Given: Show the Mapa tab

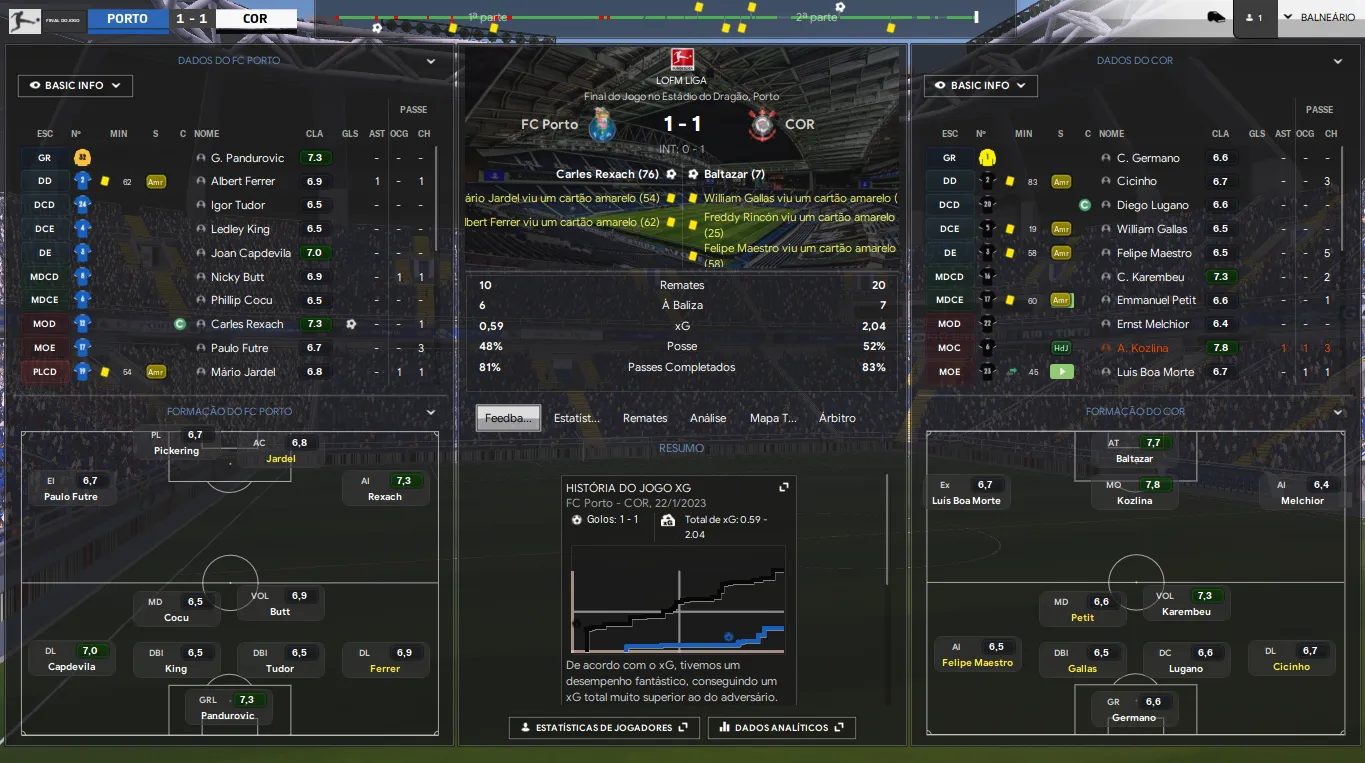Looking at the screenshot, I should click(773, 418).
